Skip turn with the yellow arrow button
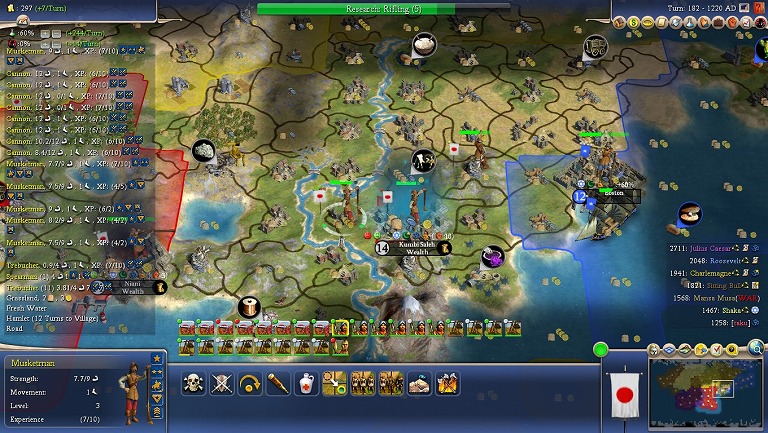 250,382
